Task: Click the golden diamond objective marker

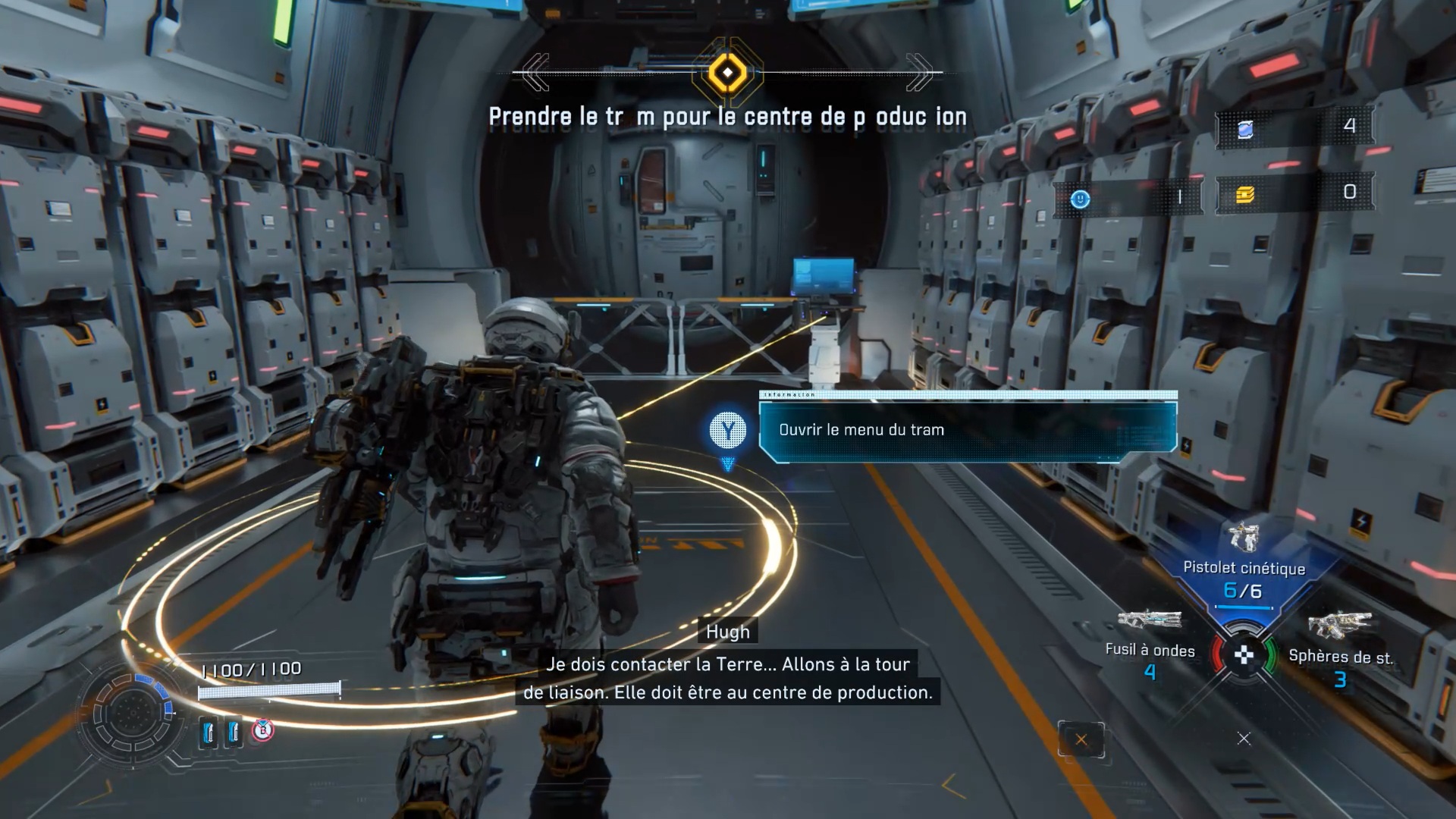Action: [727, 73]
